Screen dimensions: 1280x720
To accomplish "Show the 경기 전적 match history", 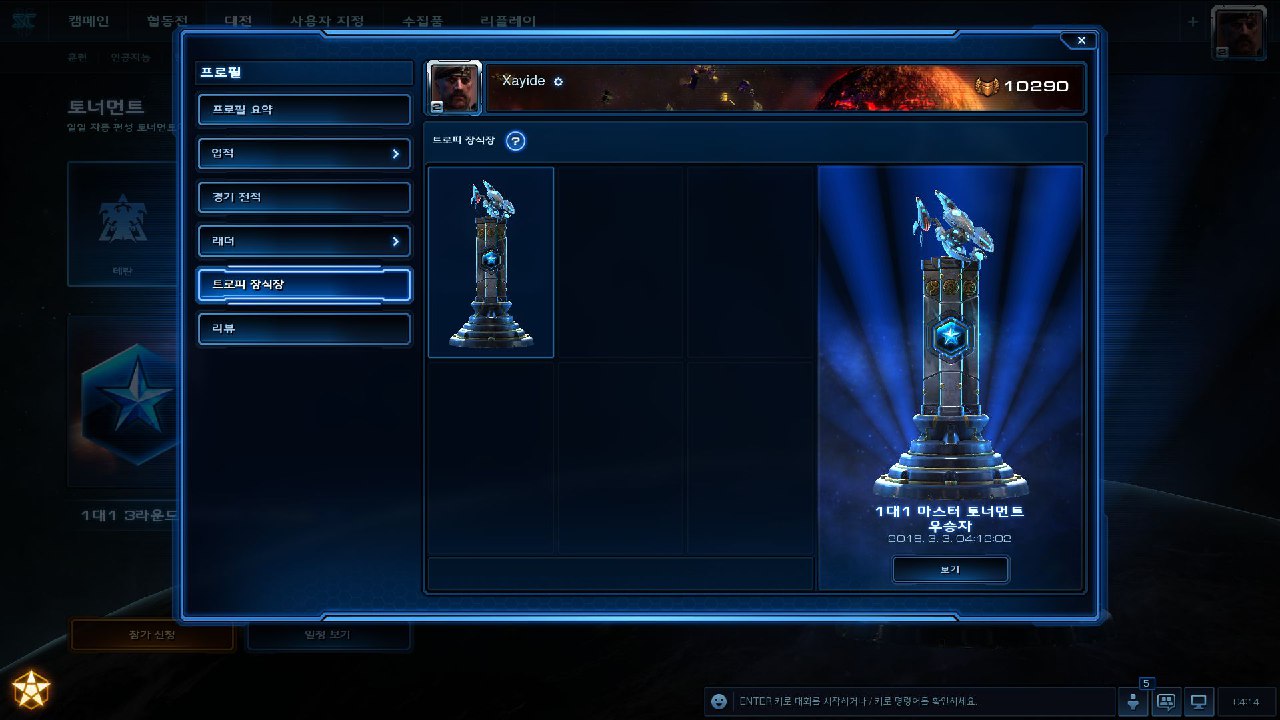I will 304,198.
